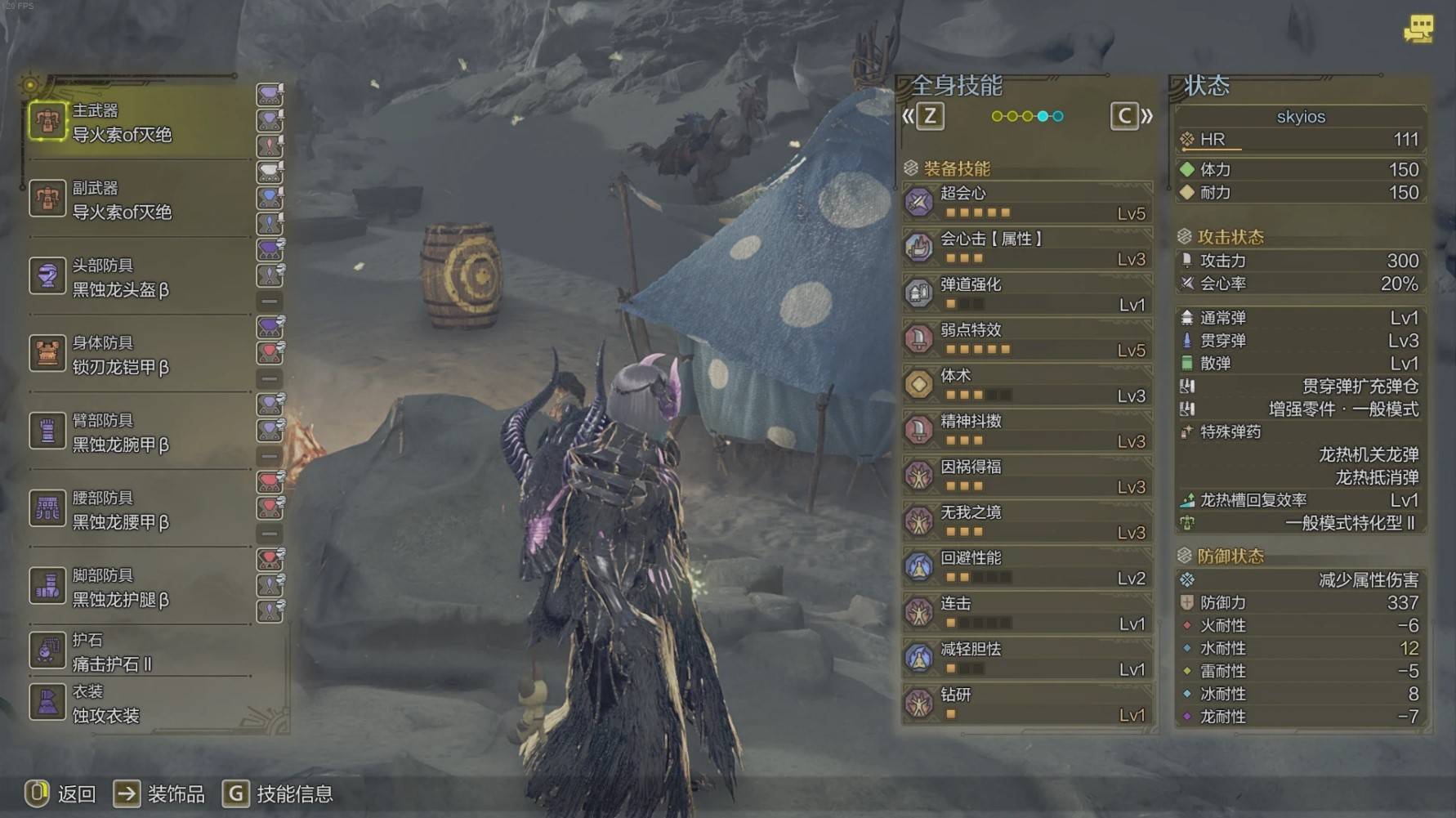Select the 体术 skill row
The height and width of the screenshot is (818, 1456).
[1027, 386]
